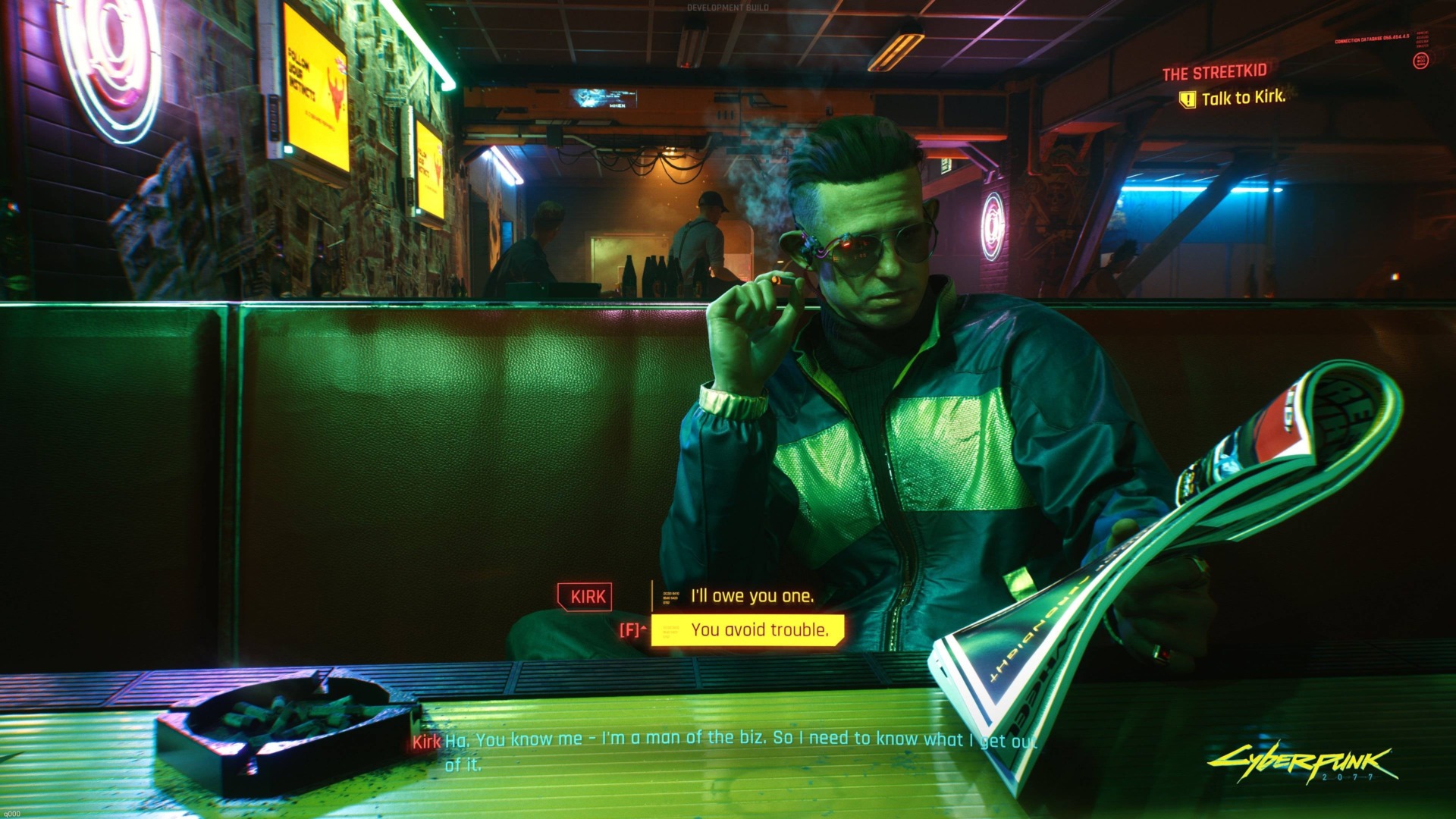Select THE STREETKID quest title
This screenshot has width=1456, height=819.
pos(1213,73)
